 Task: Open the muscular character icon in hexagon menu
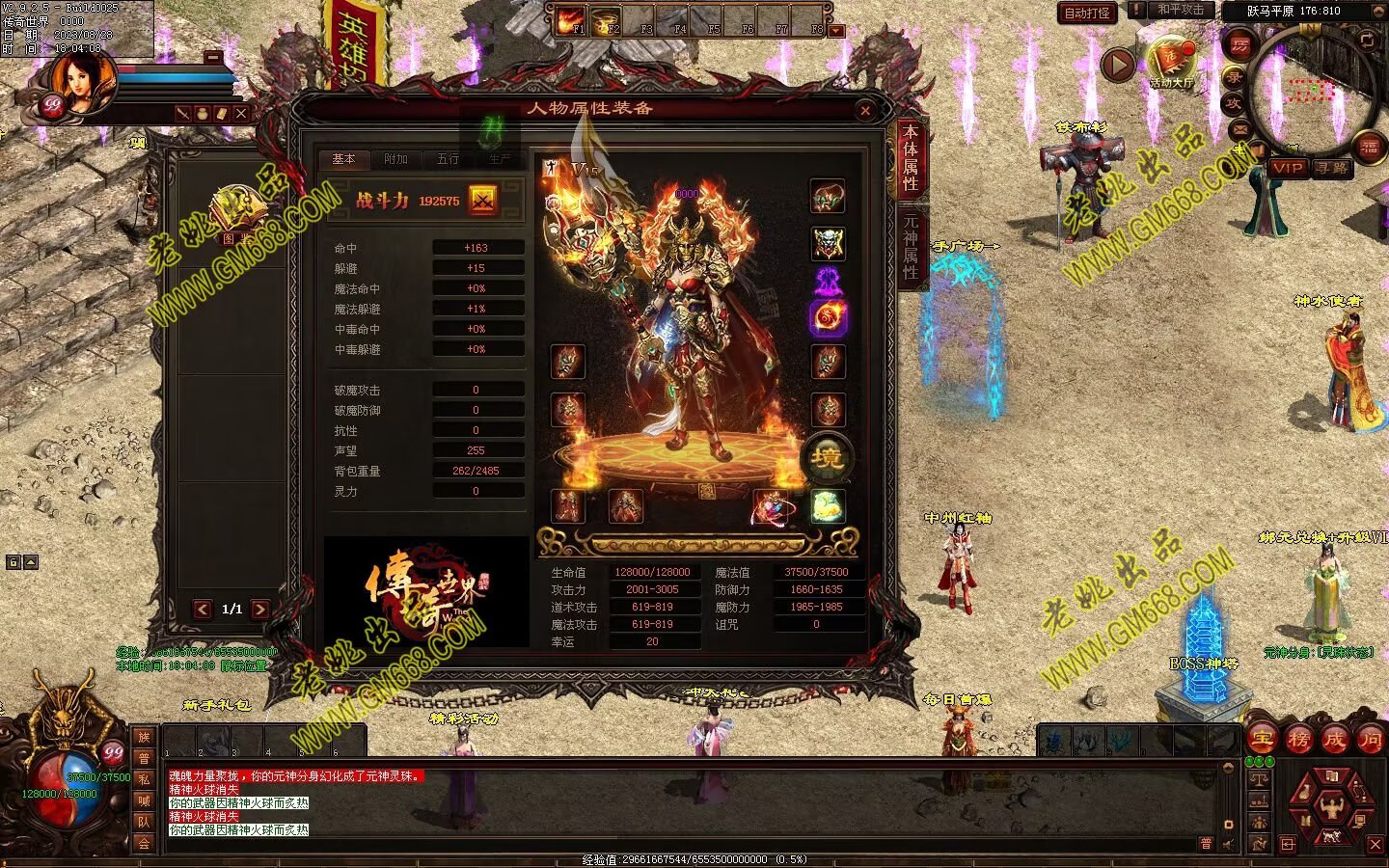click(1331, 805)
